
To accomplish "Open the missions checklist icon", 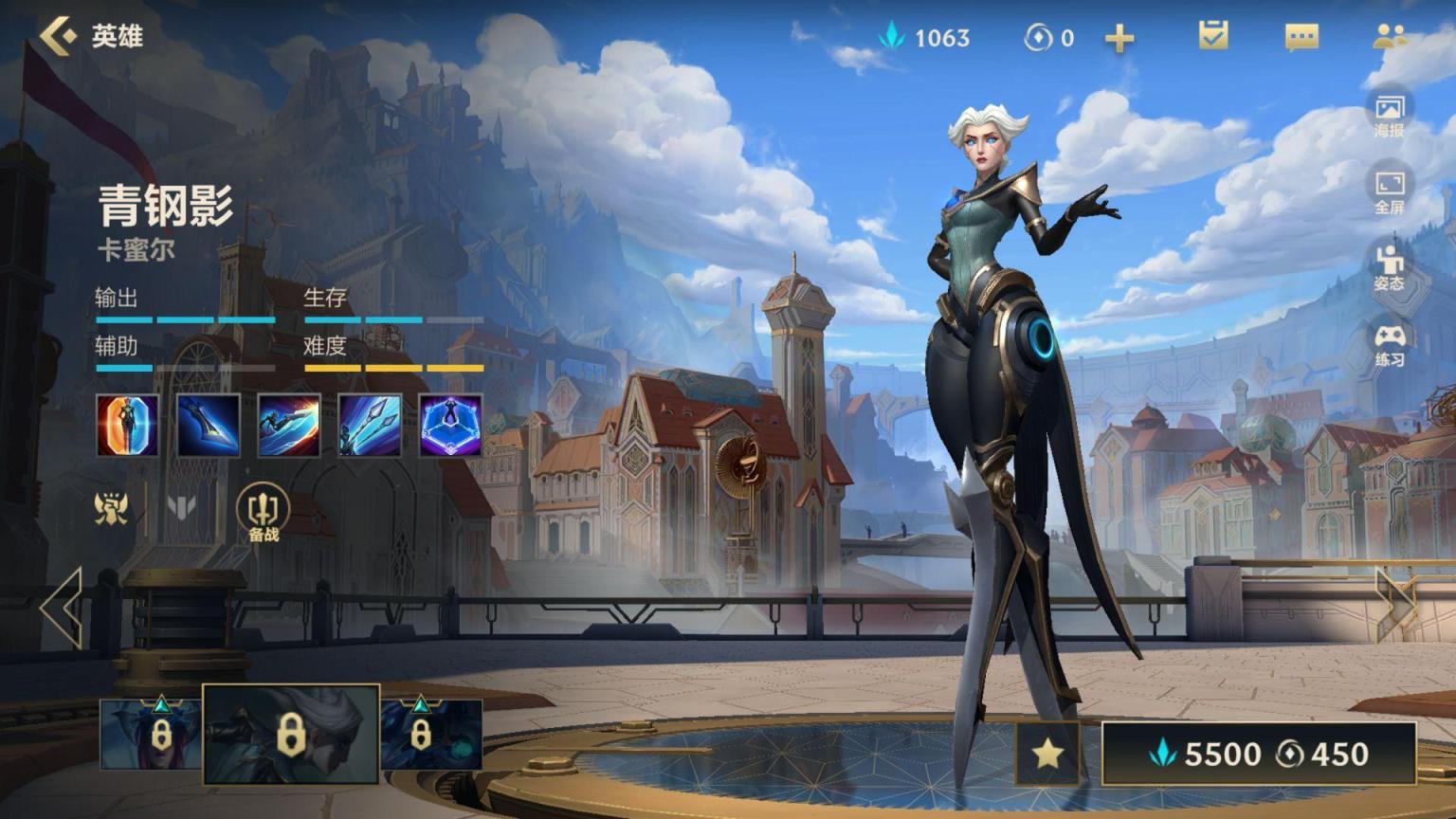I will [x=1212, y=36].
